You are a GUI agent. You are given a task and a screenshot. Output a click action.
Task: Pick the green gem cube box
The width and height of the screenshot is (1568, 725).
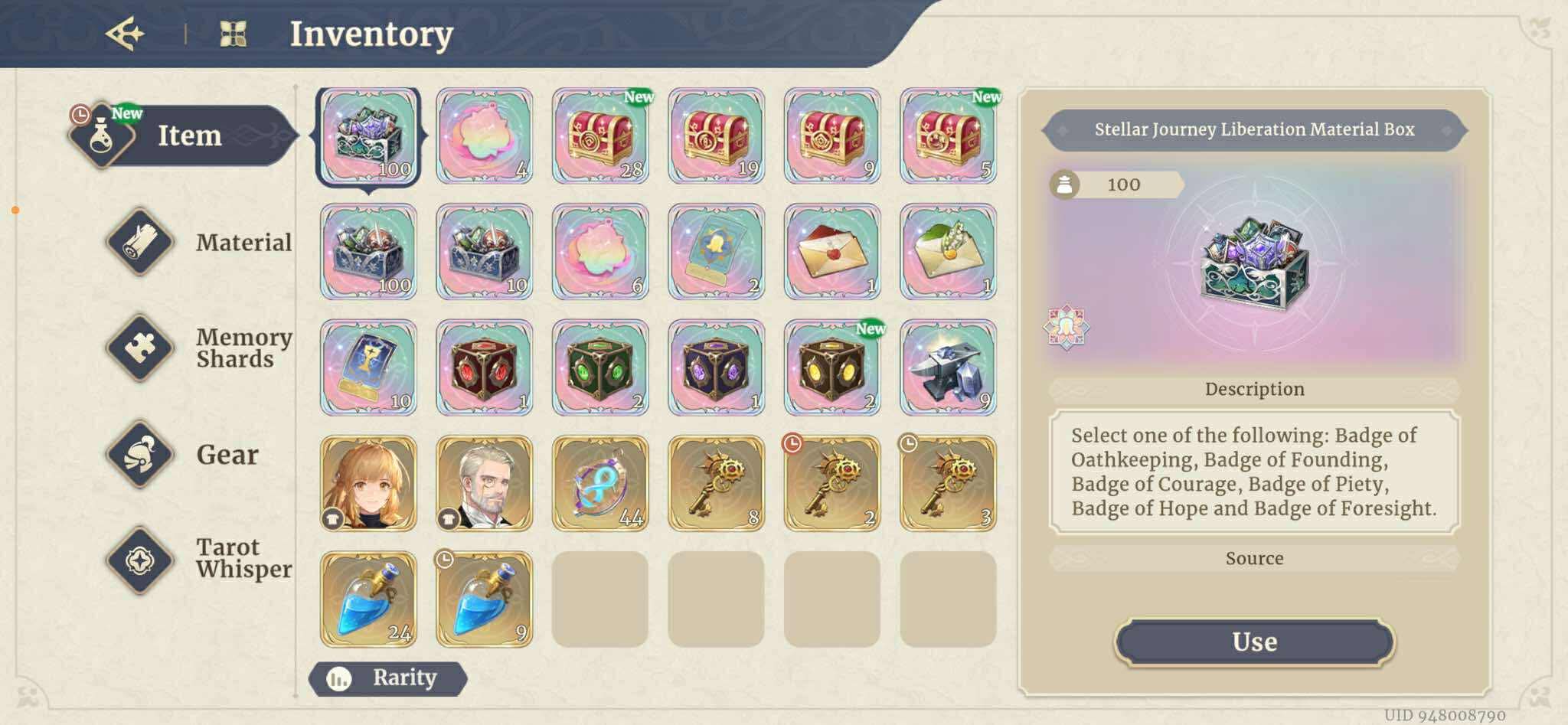tap(600, 368)
